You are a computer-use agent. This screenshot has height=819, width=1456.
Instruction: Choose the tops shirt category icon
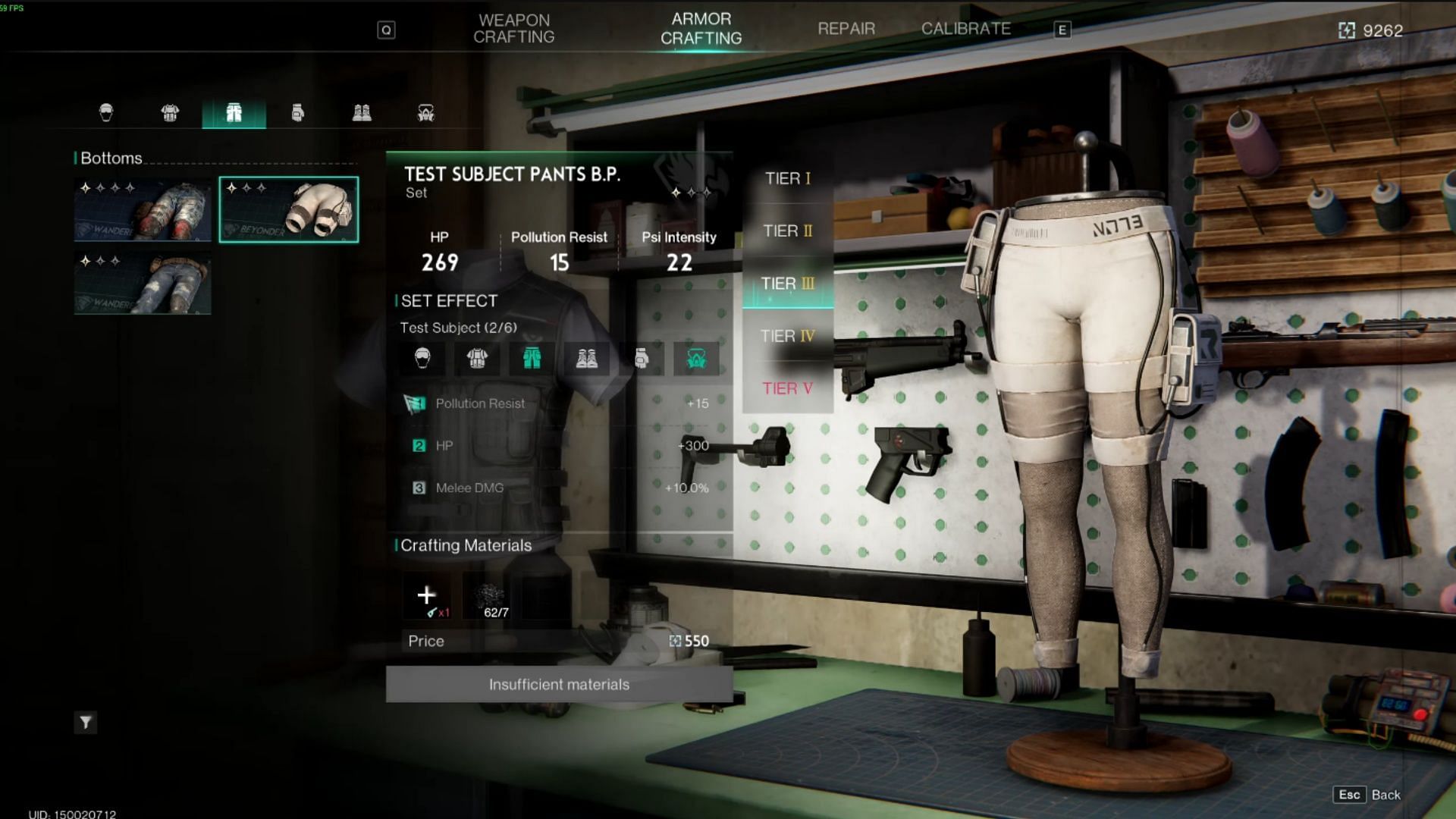click(x=170, y=113)
